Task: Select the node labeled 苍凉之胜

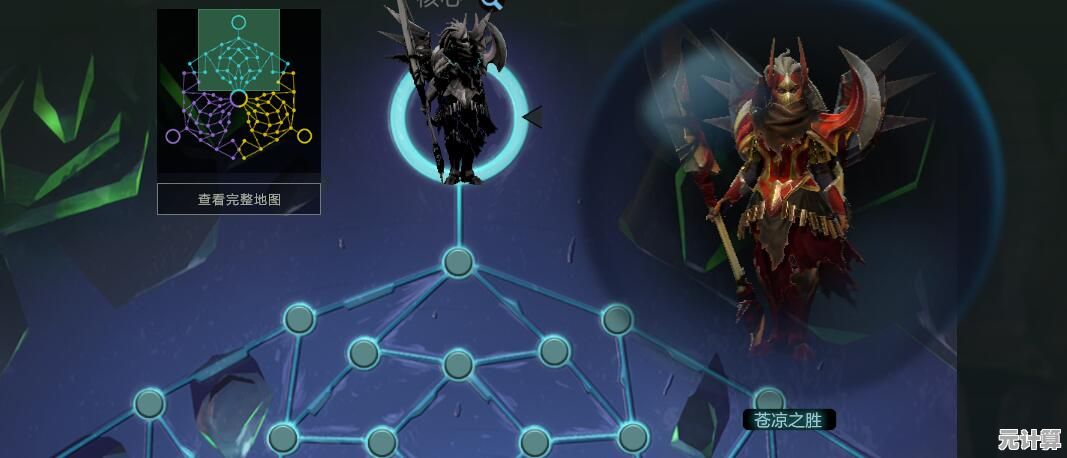Action: pyautogui.click(x=769, y=401)
